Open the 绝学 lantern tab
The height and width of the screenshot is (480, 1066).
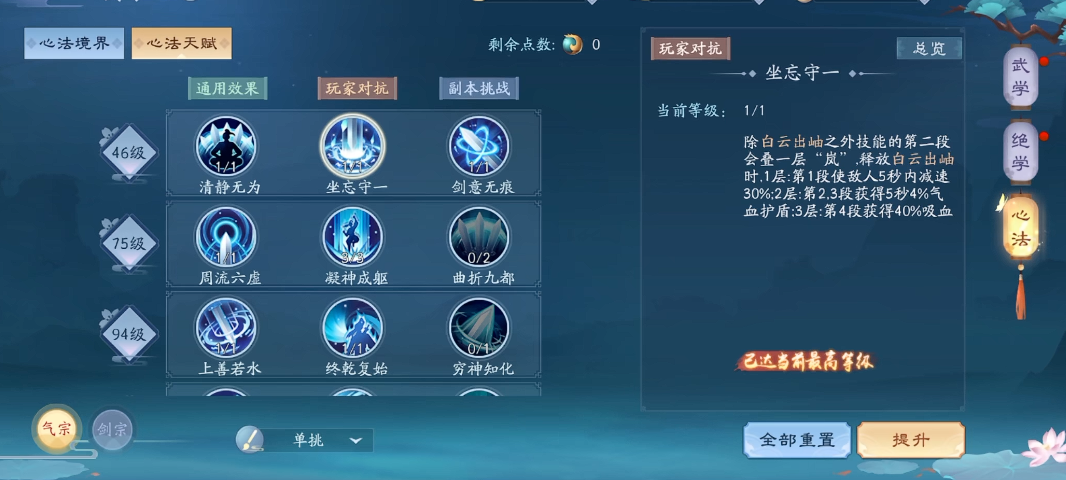coord(1020,153)
